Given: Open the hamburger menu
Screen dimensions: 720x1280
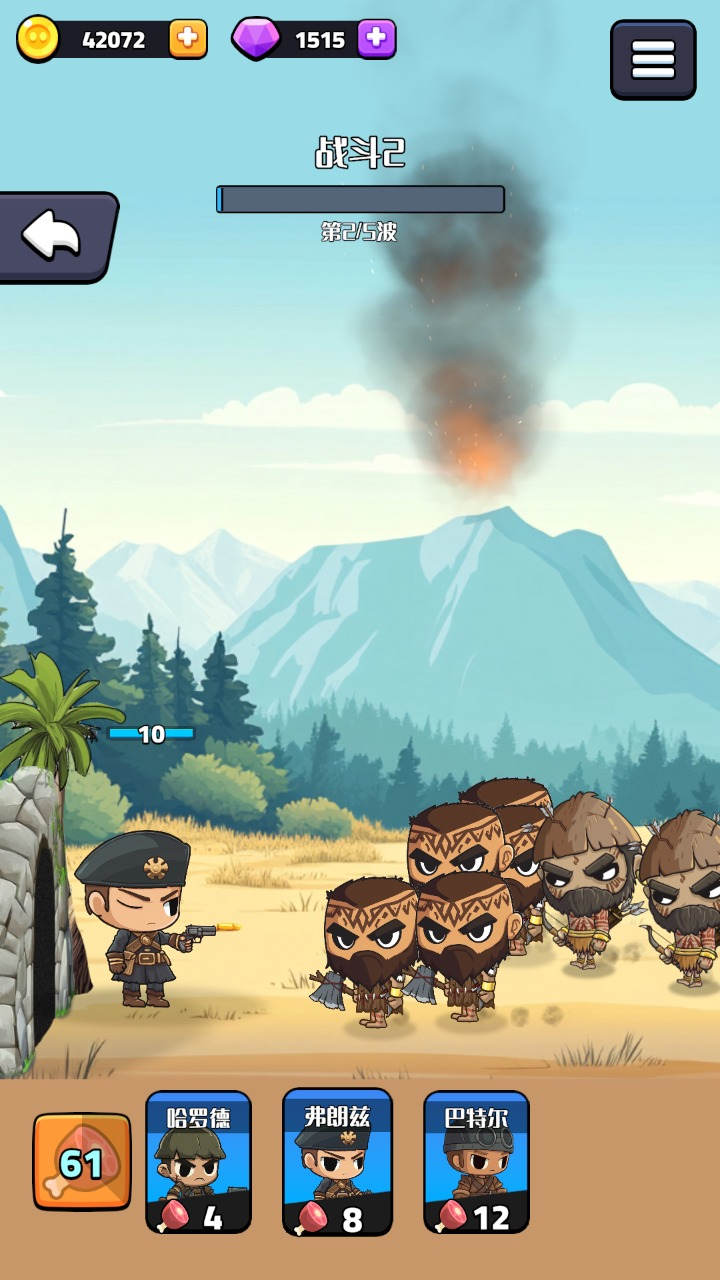Looking at the screenshot, I should [653, 60].
